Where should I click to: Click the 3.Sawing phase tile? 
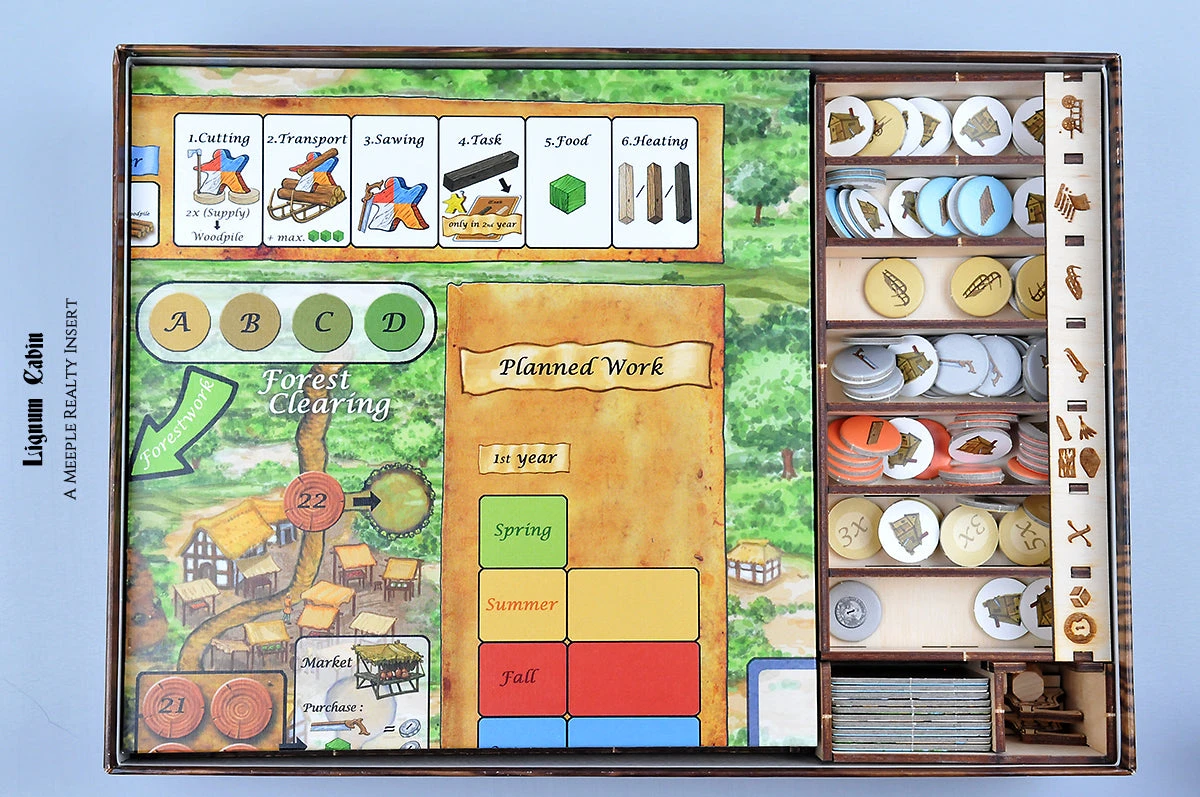point(394,181)
